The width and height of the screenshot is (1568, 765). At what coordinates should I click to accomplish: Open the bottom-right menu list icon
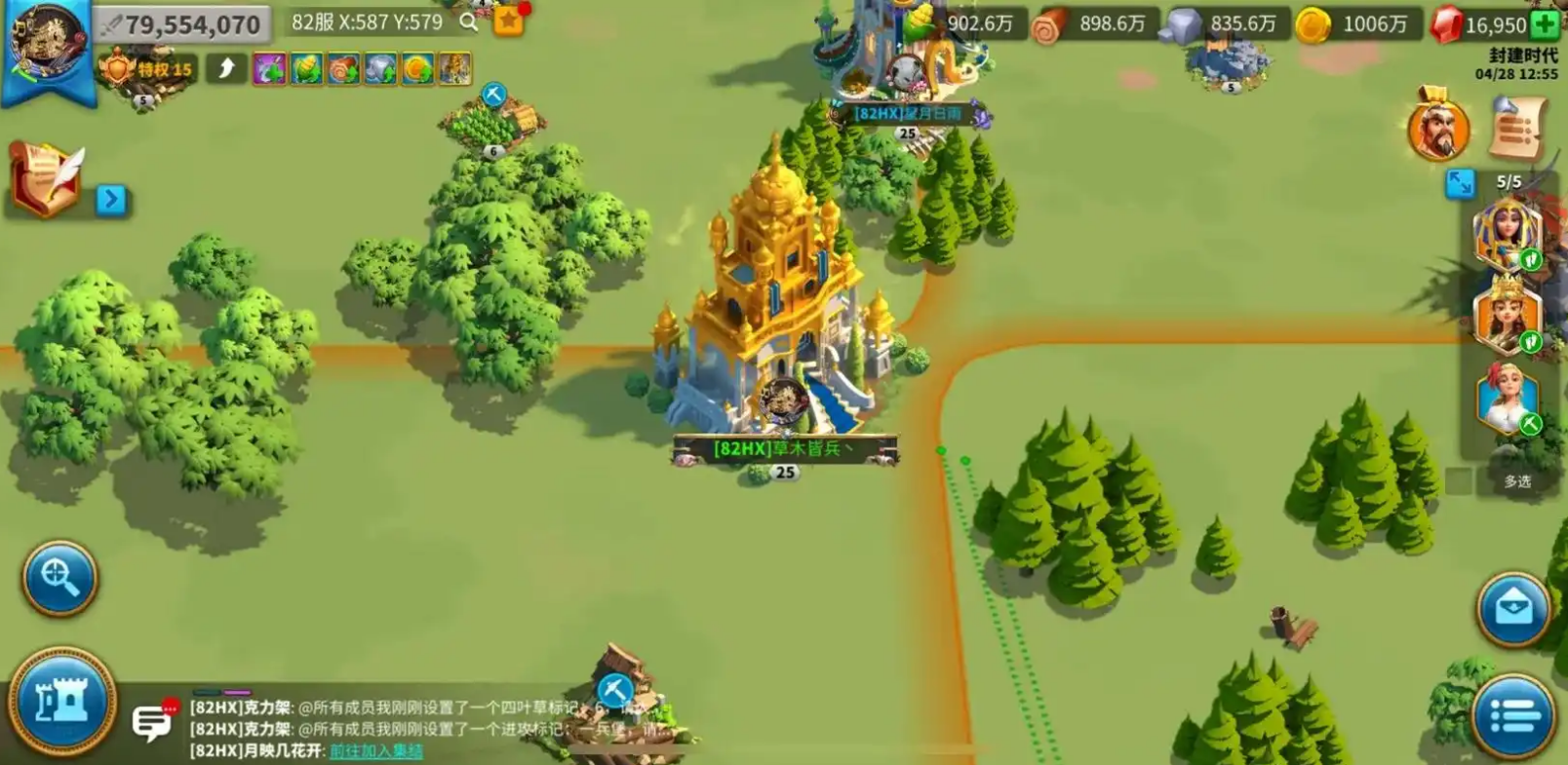[x=1512, y=712]
